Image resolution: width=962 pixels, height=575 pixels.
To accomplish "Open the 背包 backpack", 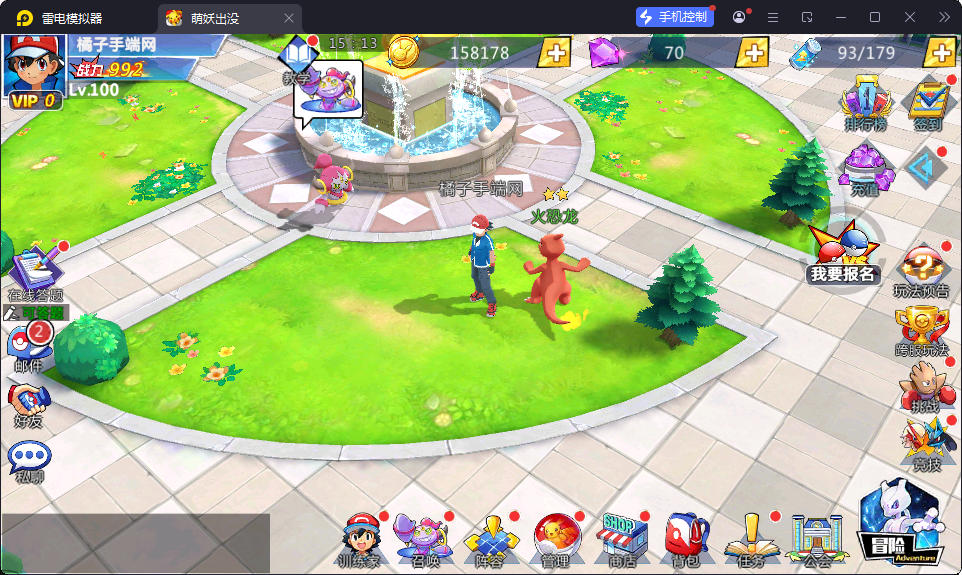I will tap(685, 539).
